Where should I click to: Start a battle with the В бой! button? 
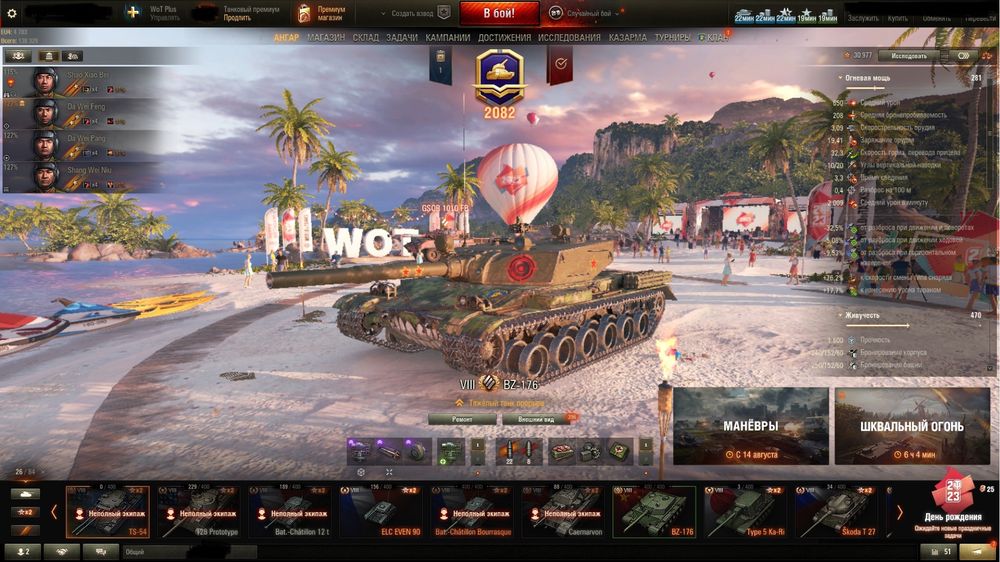coord(499,14)
